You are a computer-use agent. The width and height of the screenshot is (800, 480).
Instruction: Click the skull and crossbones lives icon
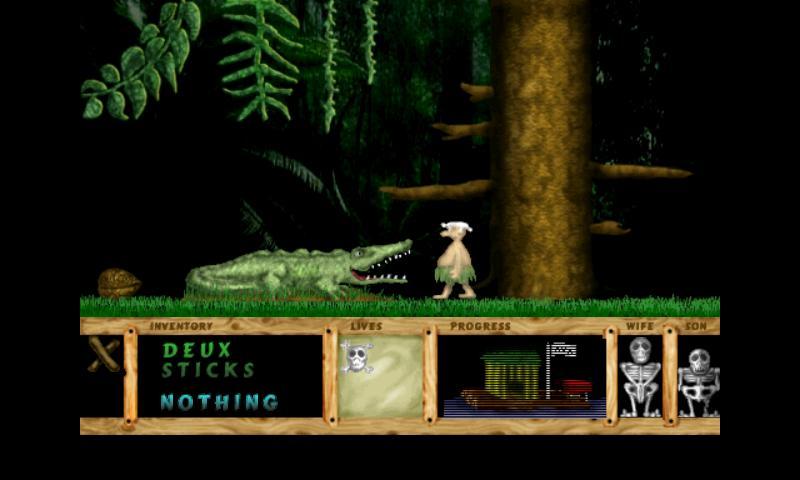(356, 357)
